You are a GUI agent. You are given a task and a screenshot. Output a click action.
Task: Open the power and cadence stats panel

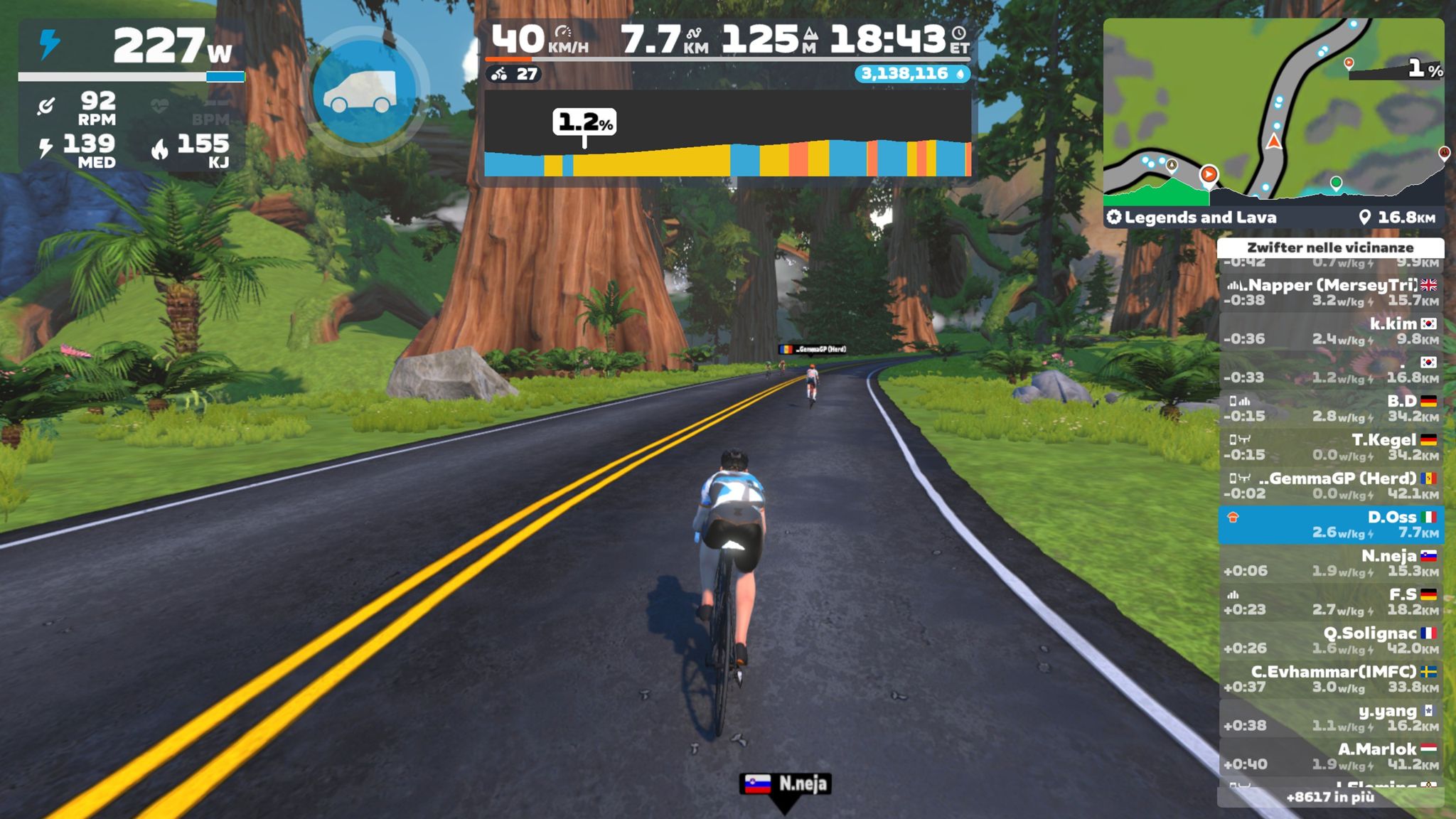(x=132, y=96)
